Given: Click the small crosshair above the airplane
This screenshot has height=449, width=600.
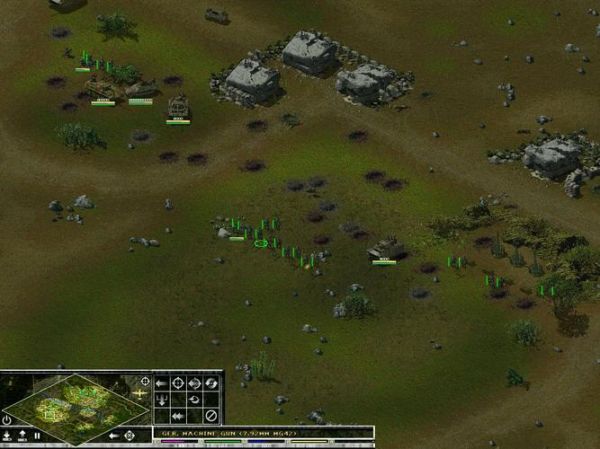Looking at the screenshot, I should (146, 381).
